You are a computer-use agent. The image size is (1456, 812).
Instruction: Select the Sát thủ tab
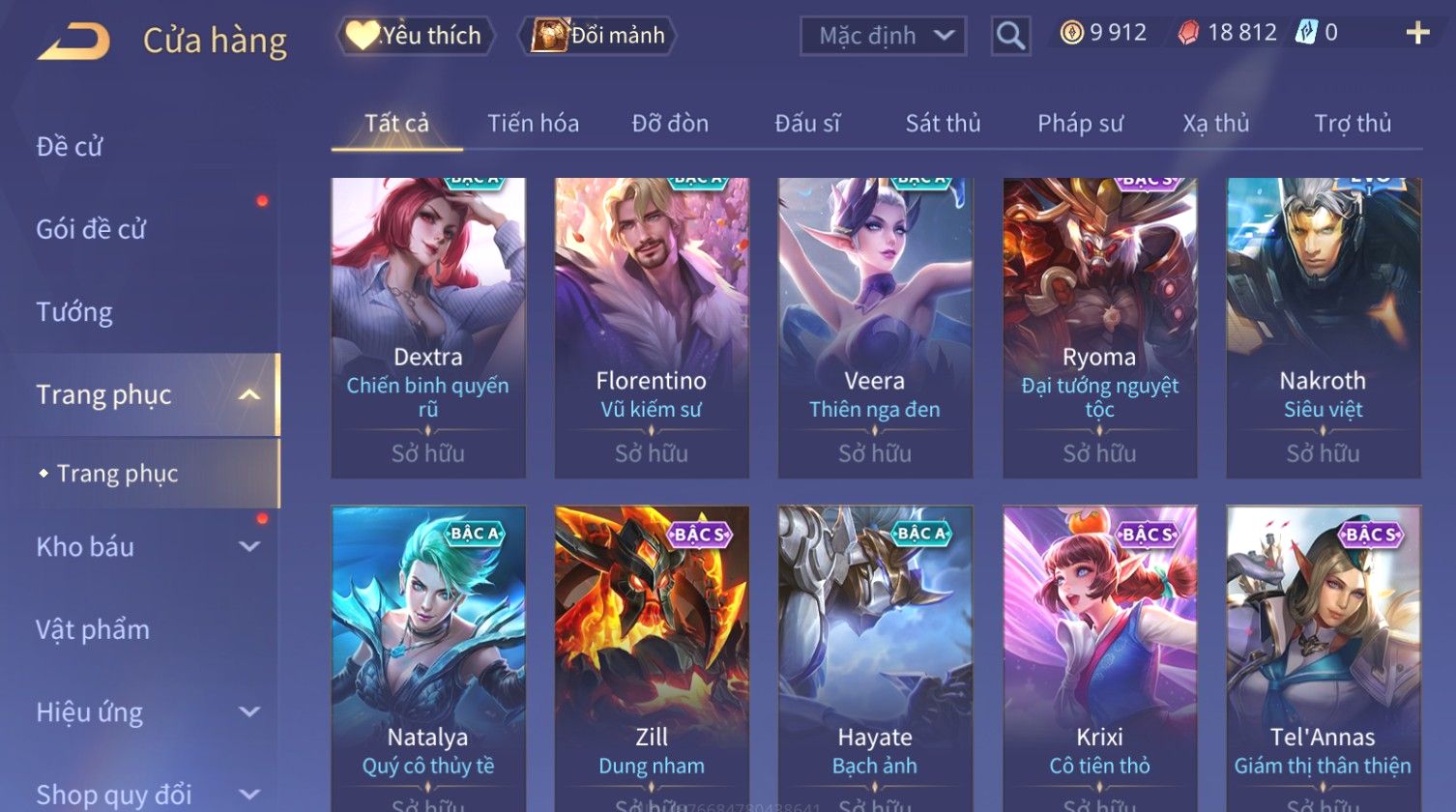943,124
